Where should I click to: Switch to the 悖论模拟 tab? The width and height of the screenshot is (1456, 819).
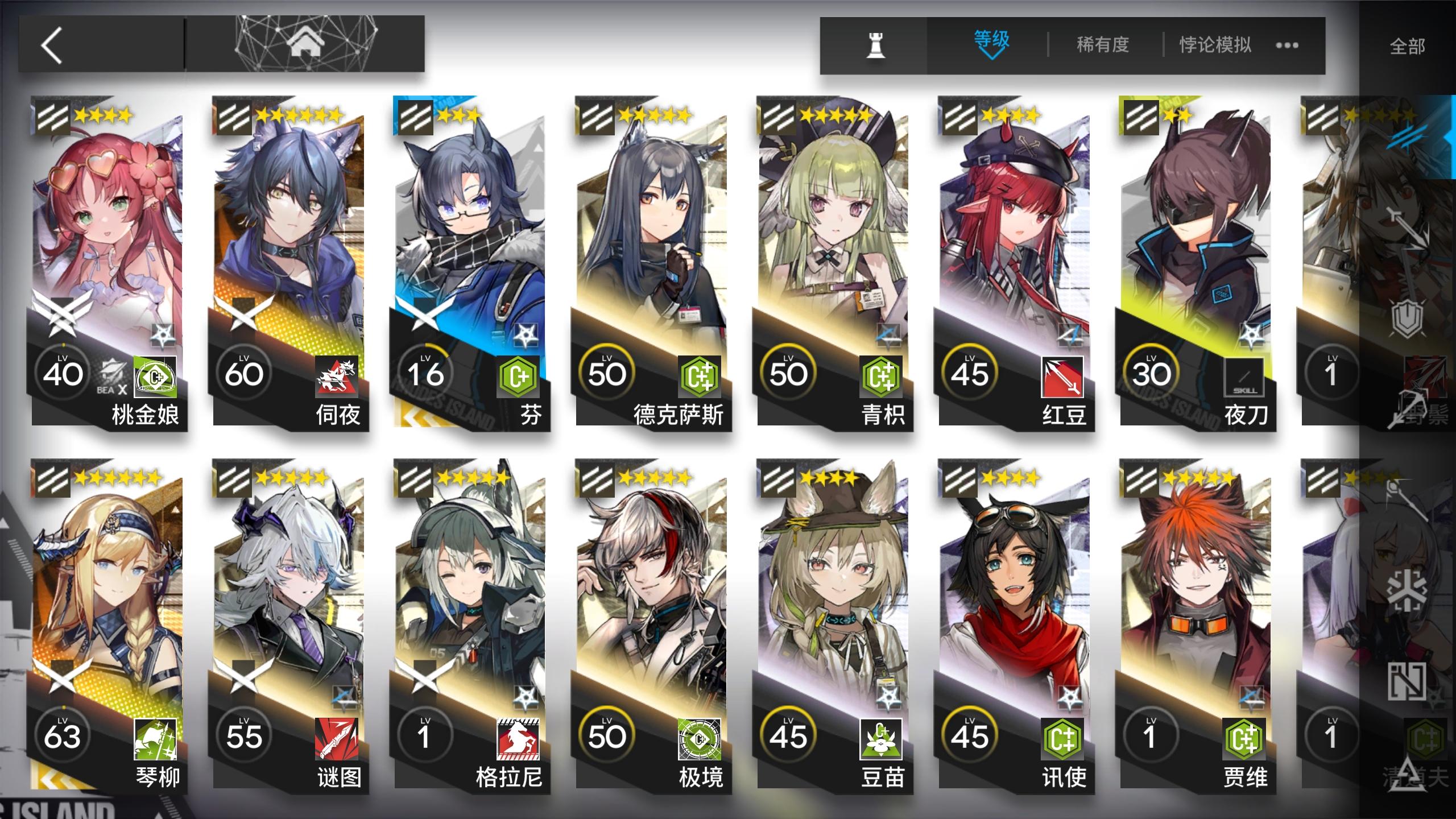tap(1214, 44)
